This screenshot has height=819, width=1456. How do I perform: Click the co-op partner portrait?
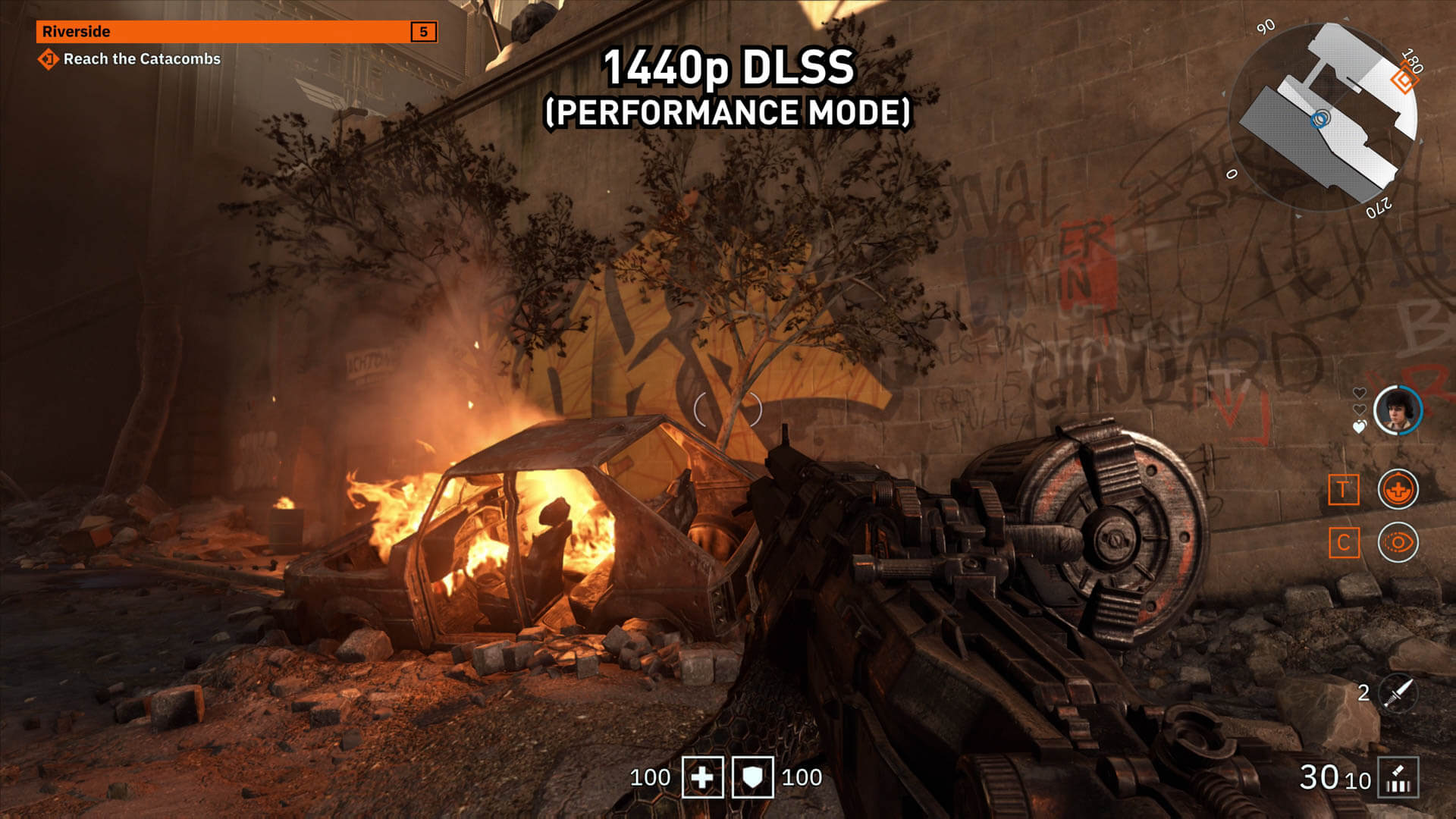click(x=1398, y=410)
